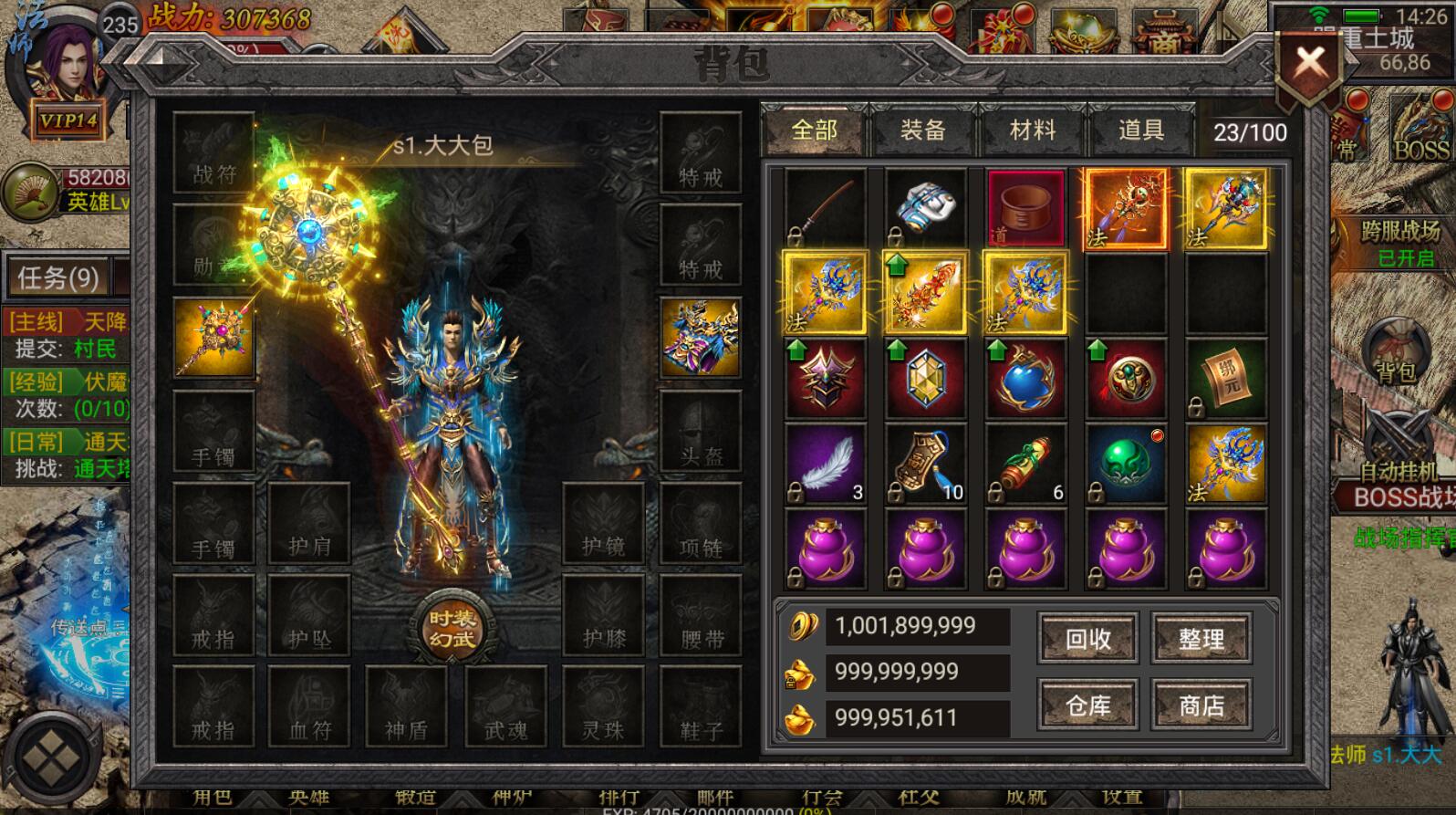
Task: Show the 道具 tab
Action: (1140, 131)
